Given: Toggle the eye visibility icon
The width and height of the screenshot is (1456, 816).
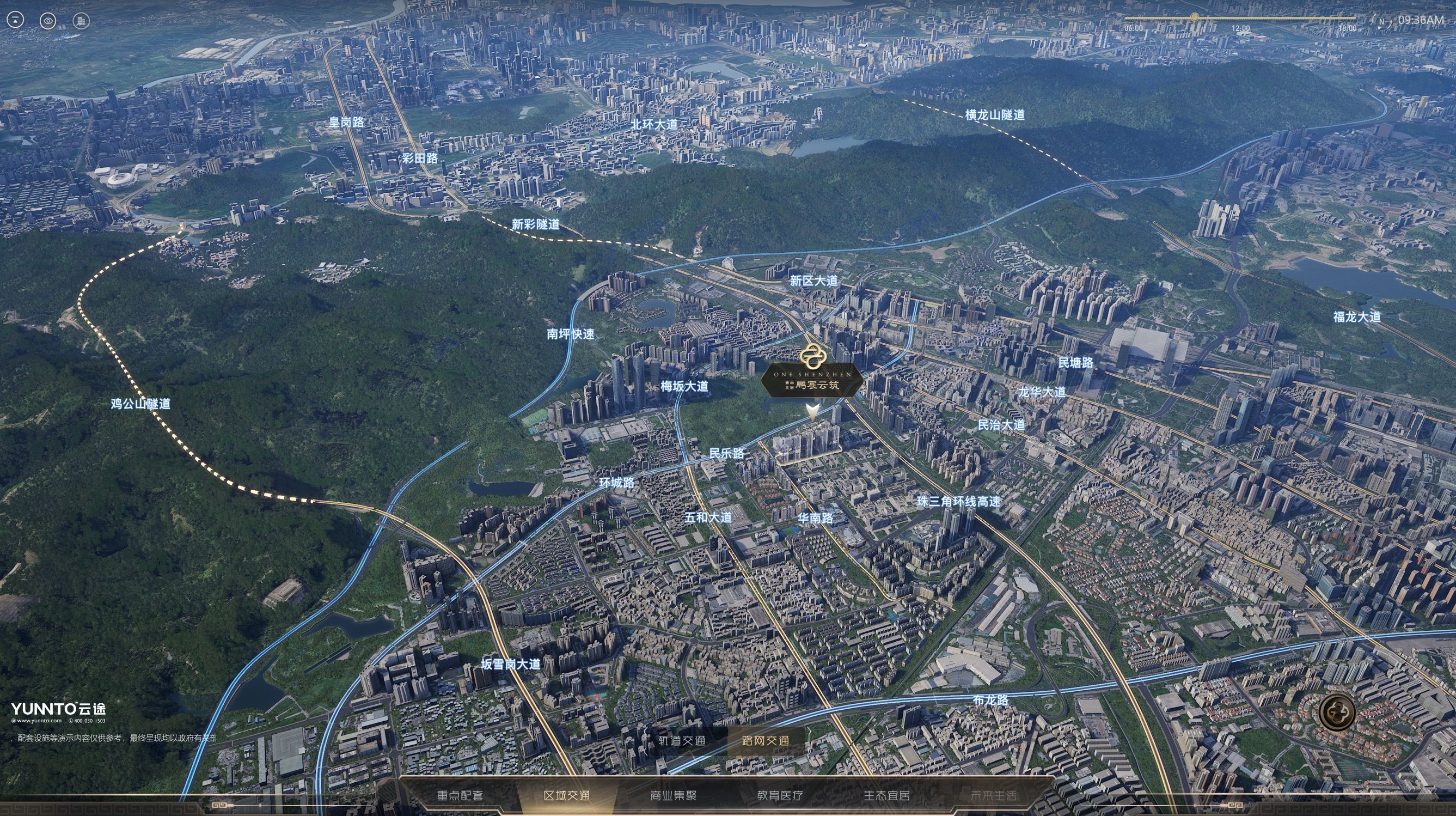Looking at the screenshot, I should click(48, 21).
